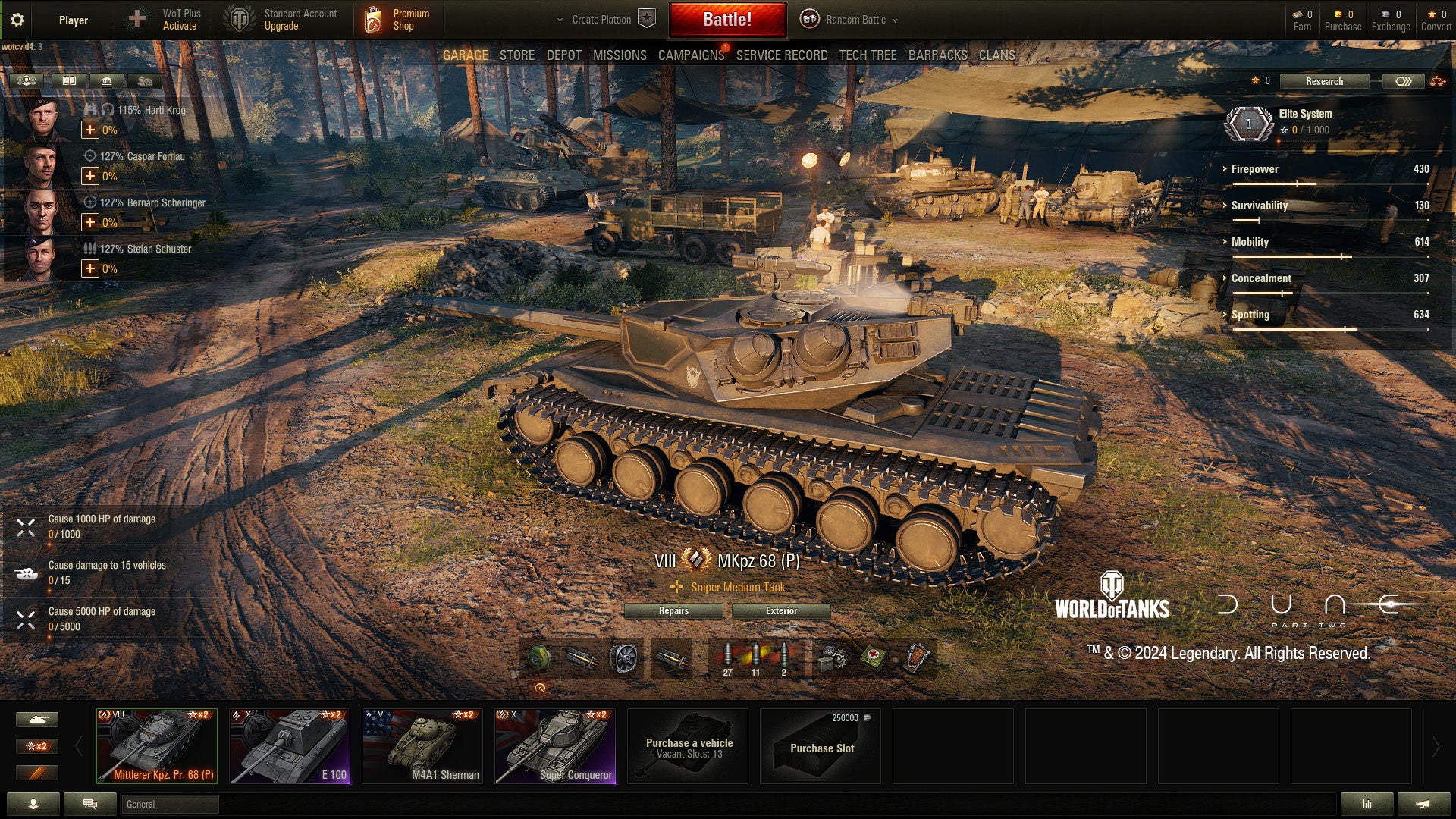The image size is (1456, 819).
Task: Expand the Firepower stats
Action: (x=1254, y=169)
